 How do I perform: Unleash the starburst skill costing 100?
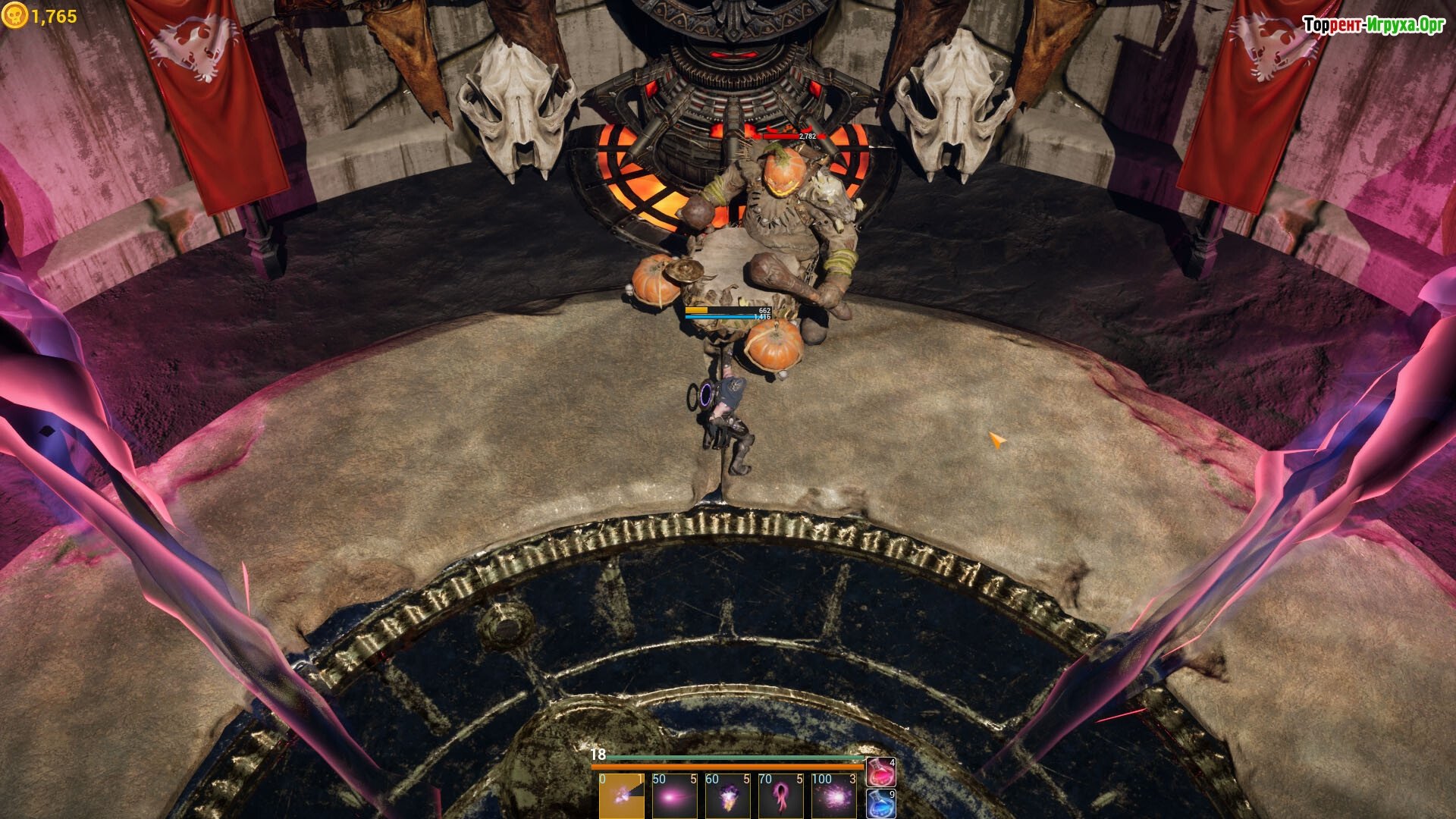pyautogui.click(x=833, y=795)
